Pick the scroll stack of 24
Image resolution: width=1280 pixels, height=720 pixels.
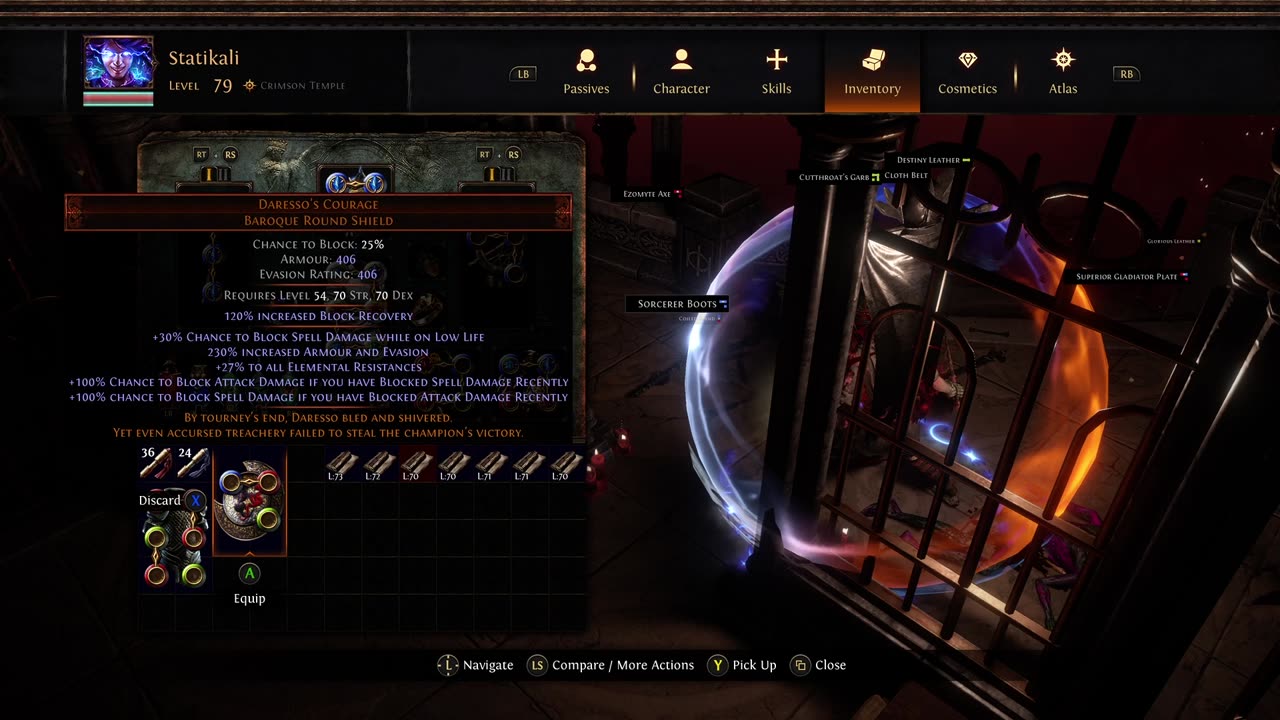pos(193,463)
